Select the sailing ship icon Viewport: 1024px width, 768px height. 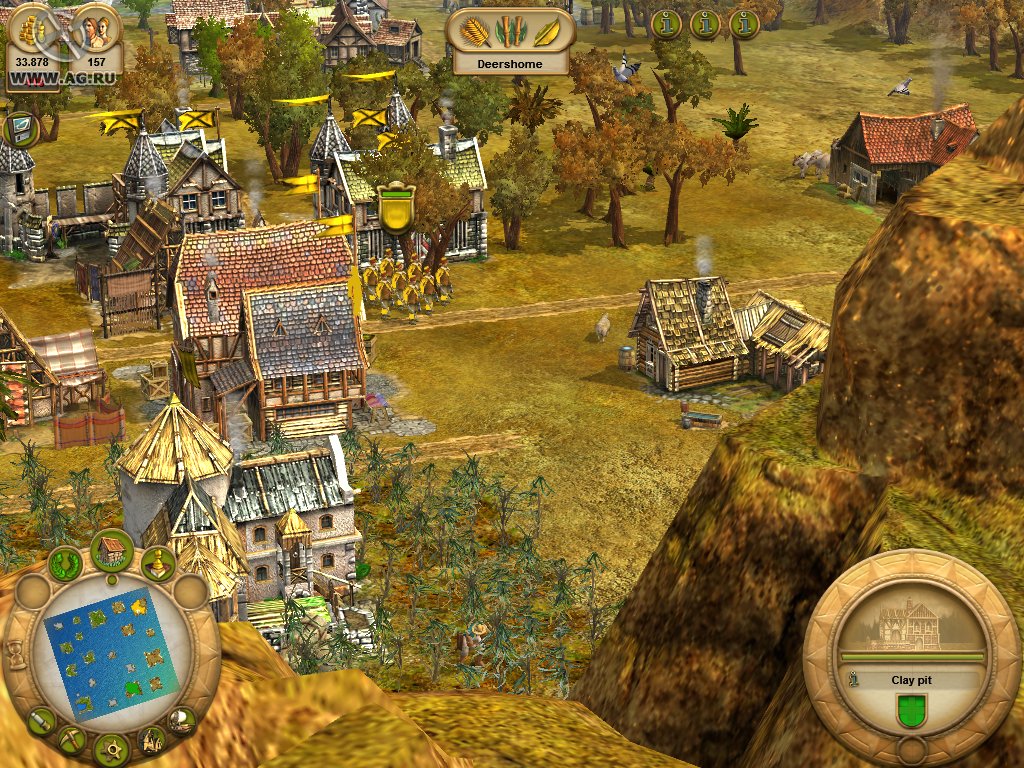click(181, 719)
